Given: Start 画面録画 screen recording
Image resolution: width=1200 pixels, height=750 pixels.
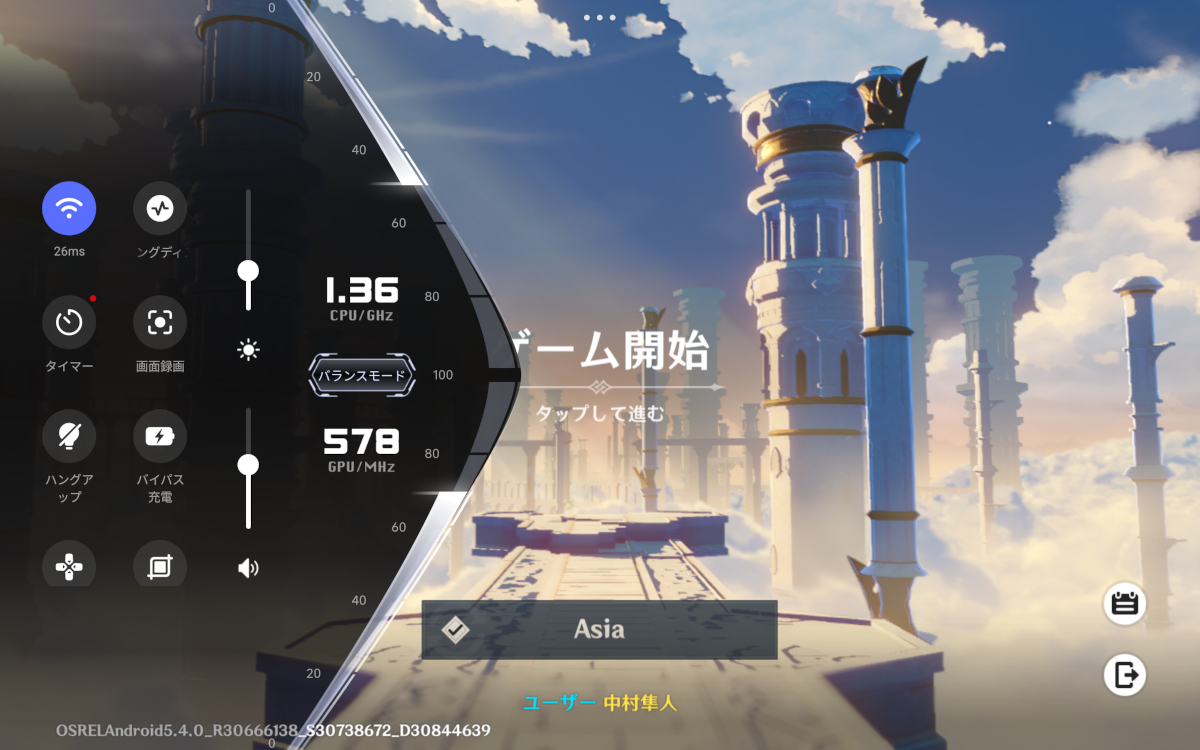Looking at the screenshot, I should tap(160, 322).
